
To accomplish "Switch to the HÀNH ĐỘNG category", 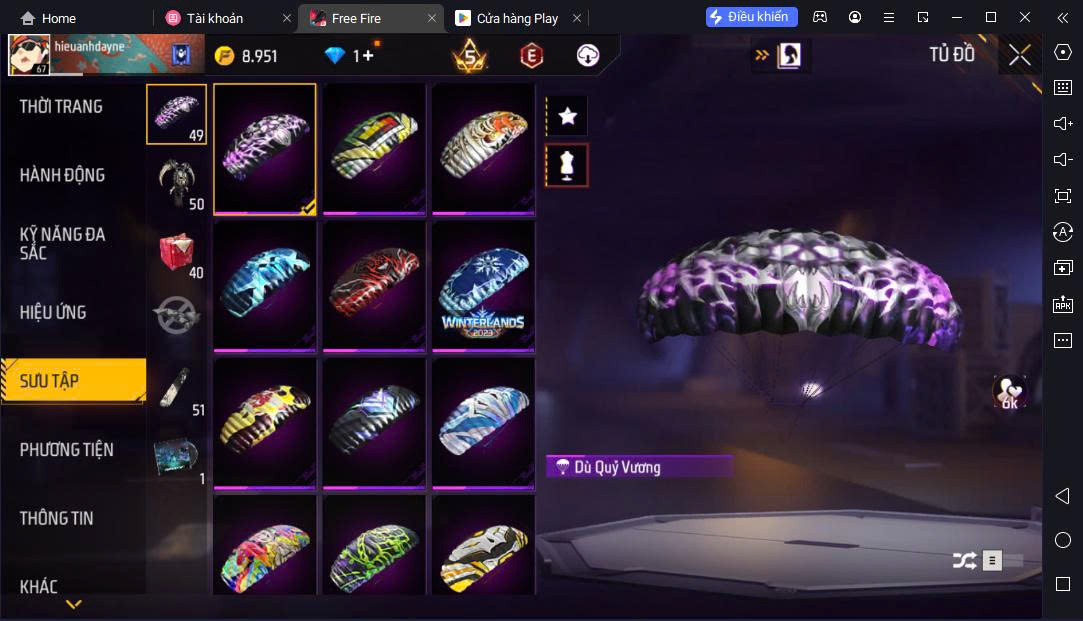I will click(62, 175).
